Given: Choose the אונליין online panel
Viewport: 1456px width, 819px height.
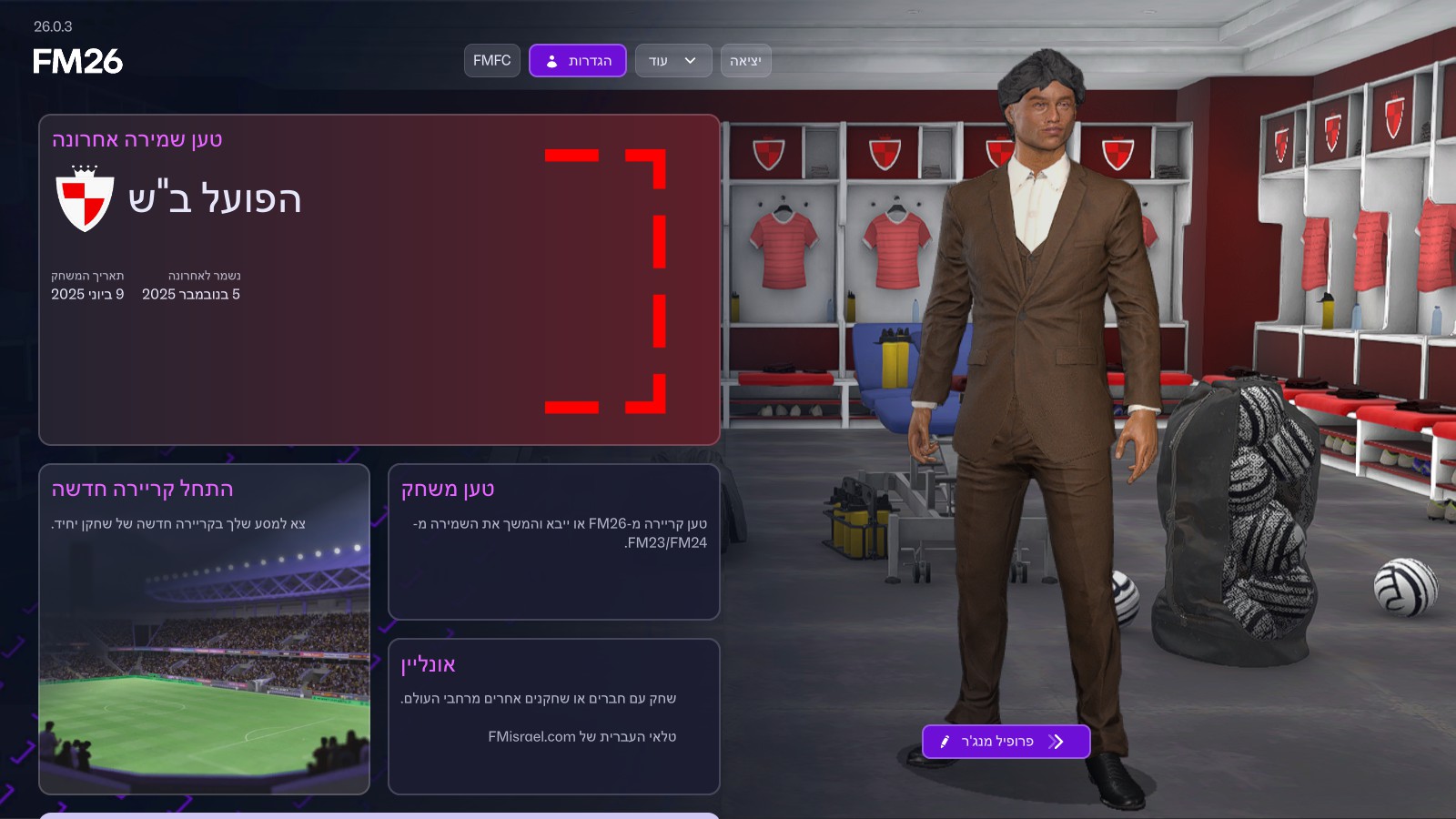Looking at the screenshot, I should pyautogui.click(x=553, y=716).
